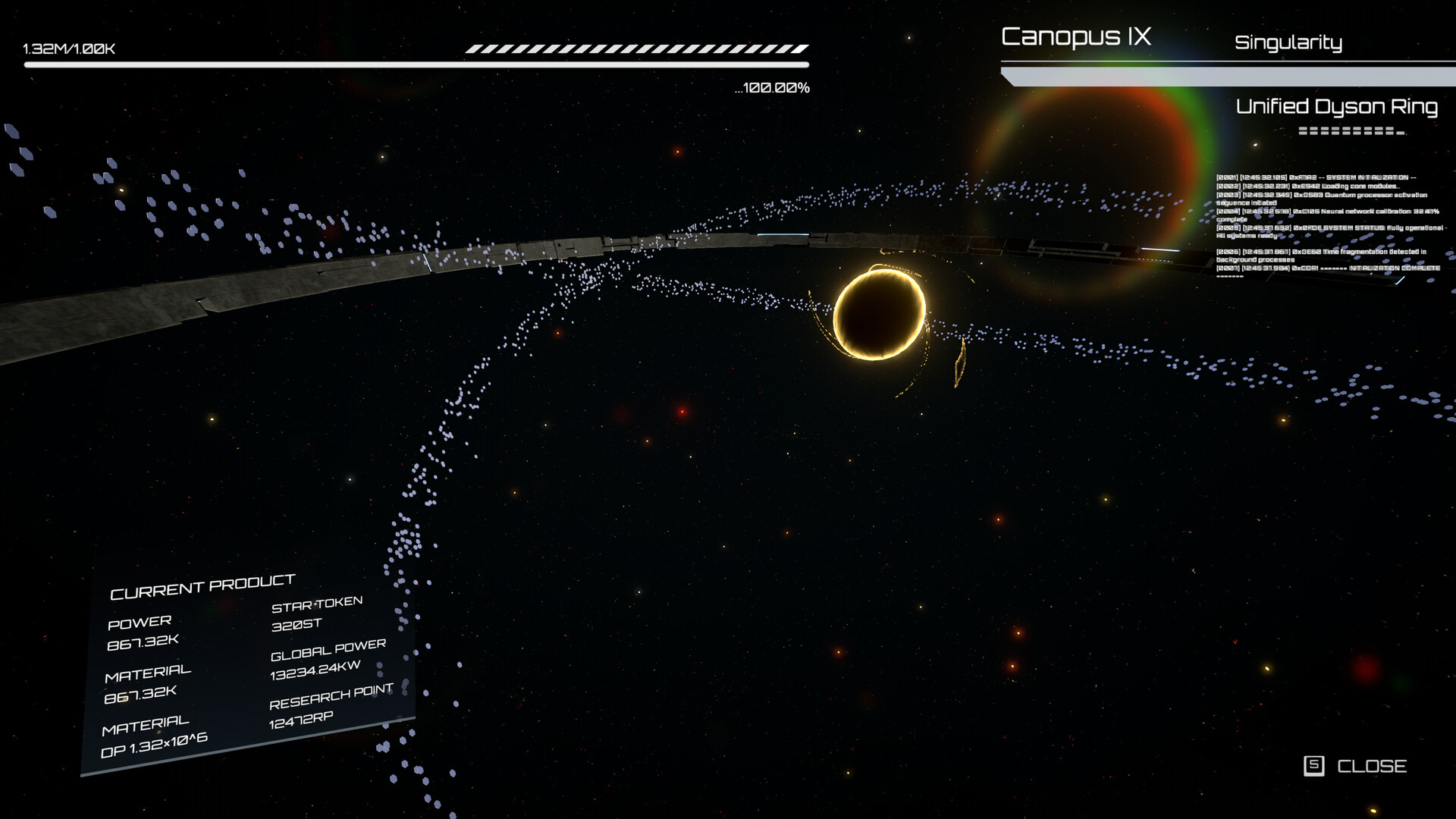Select the Singularity heading
The width and height of the screenshot is (1456, 819).
1288,42
